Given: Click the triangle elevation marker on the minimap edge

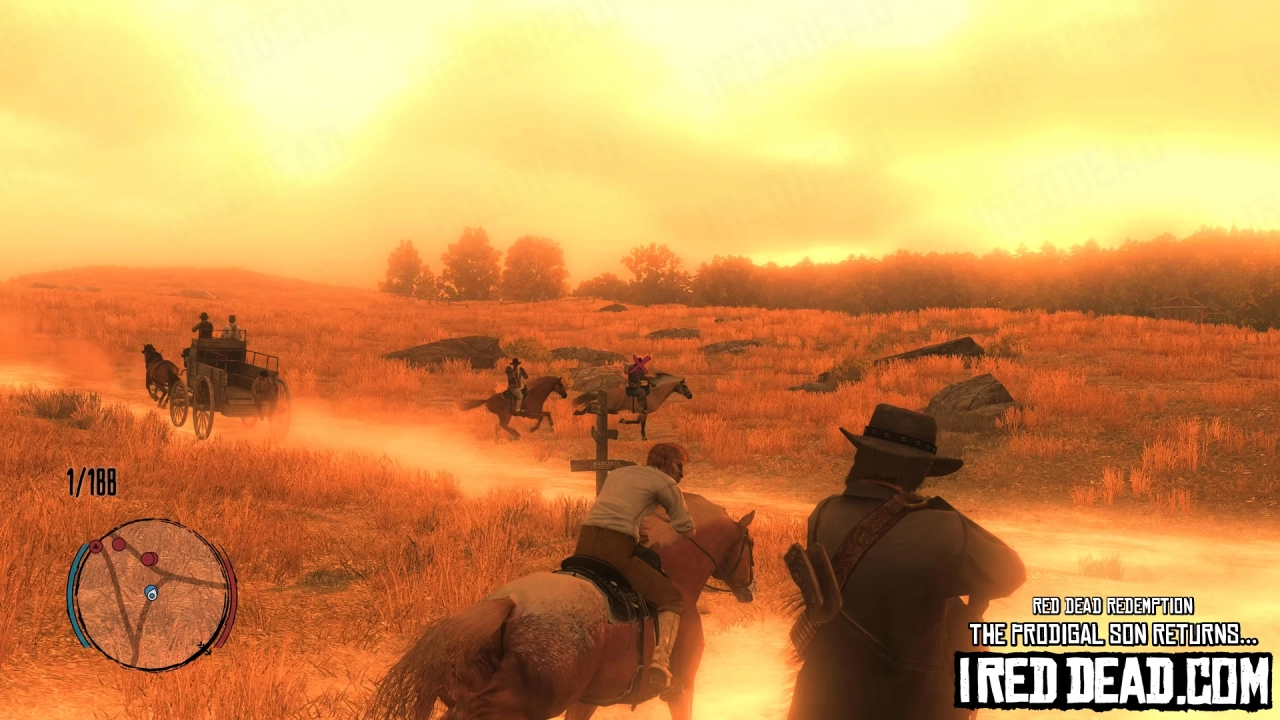Looking at the screenshot, I should point(95,546).
